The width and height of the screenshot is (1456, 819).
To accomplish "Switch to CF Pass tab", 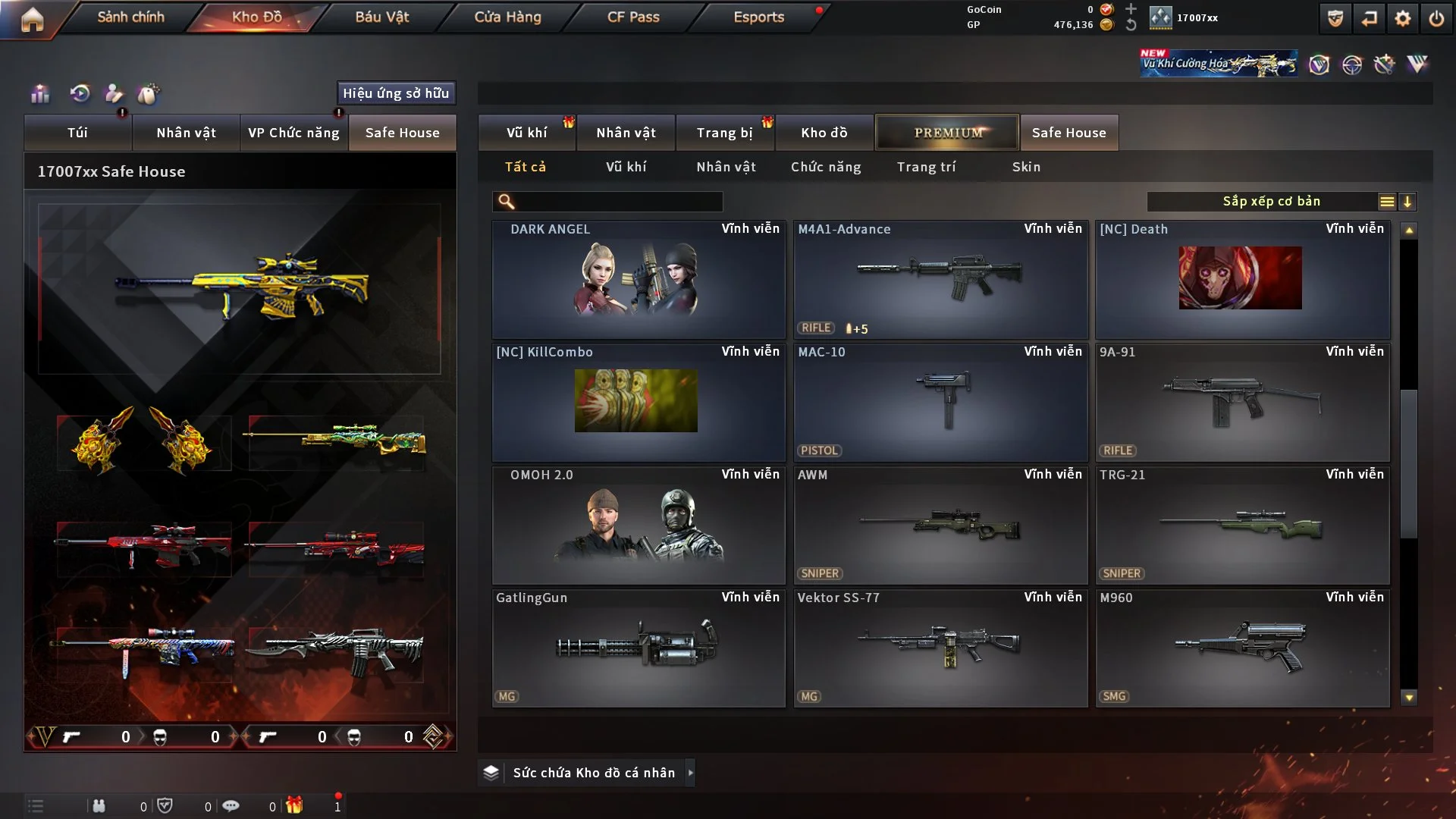I will tap(633, 17).
